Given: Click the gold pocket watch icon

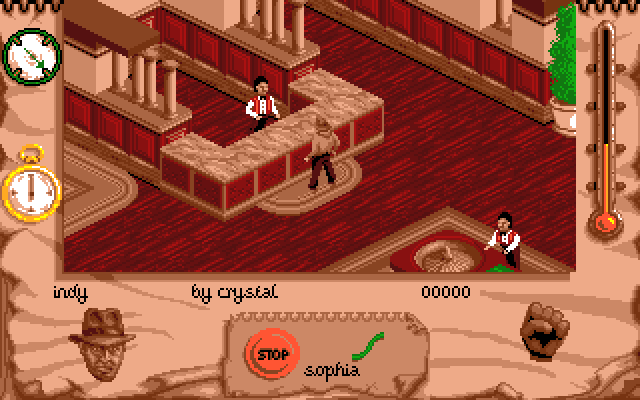Looking at the screenshot, I should click(31, 186).
